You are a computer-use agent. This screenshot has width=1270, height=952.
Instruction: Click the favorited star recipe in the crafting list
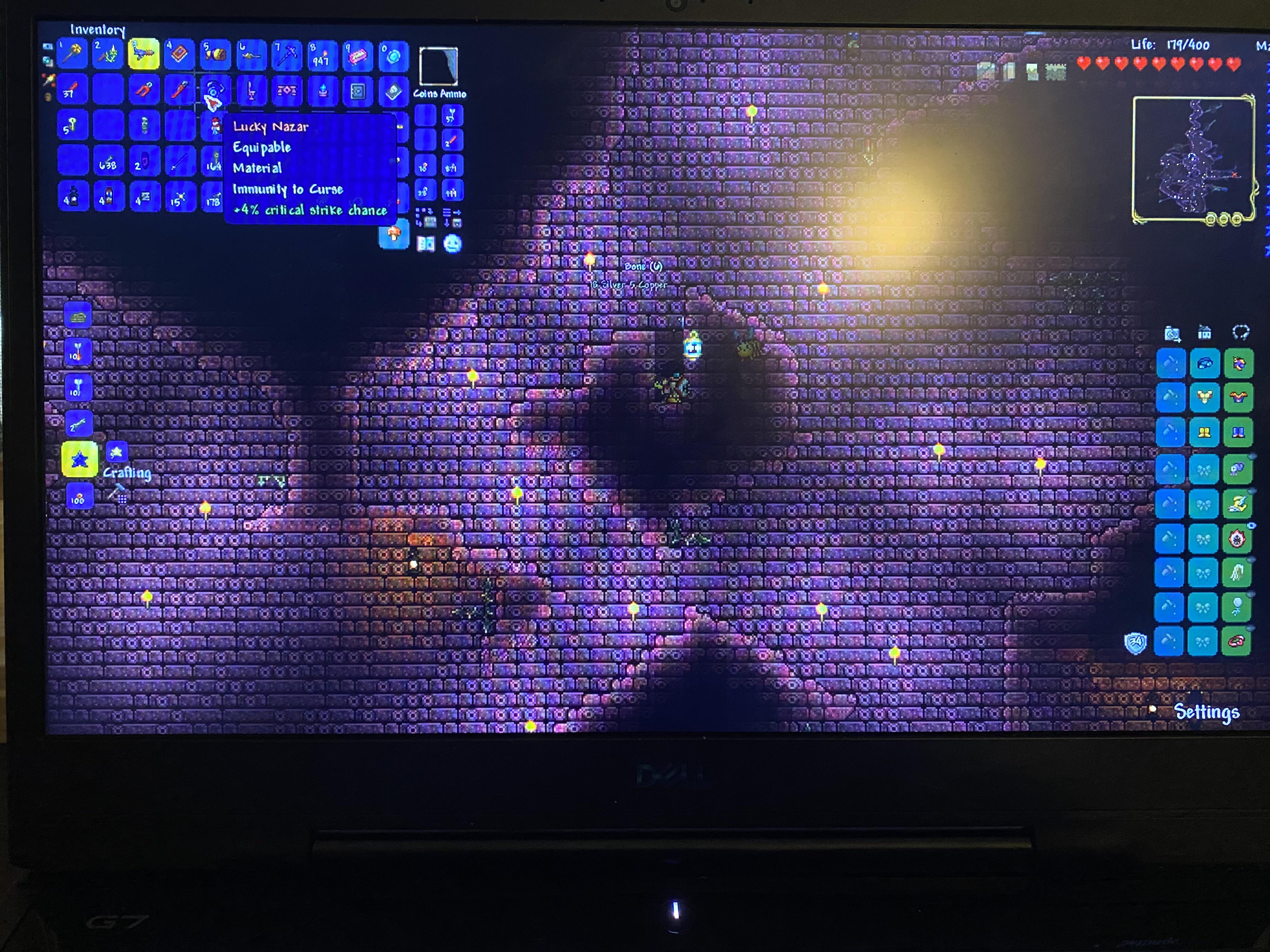pos(80,458)
